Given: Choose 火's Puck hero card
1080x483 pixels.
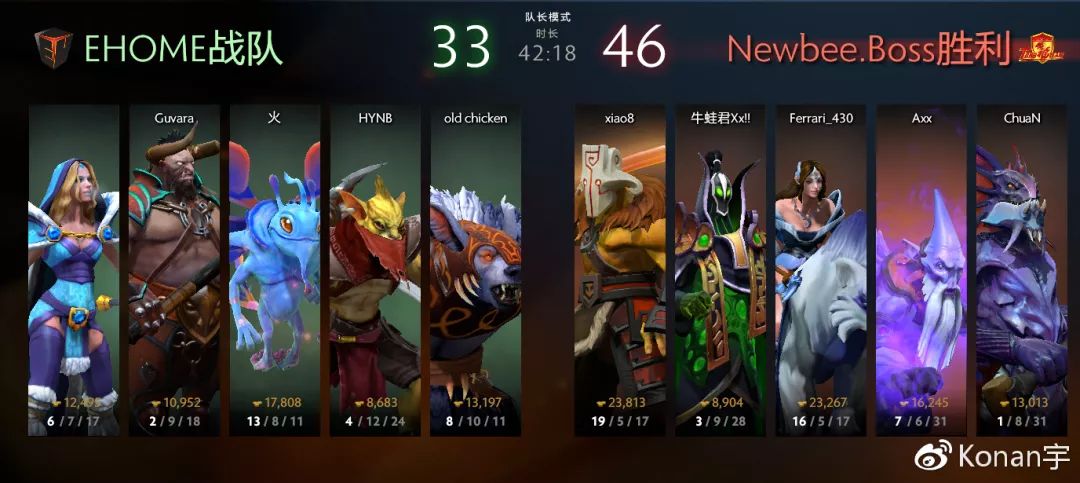Looking at the screenshot, I should point(275,270).
